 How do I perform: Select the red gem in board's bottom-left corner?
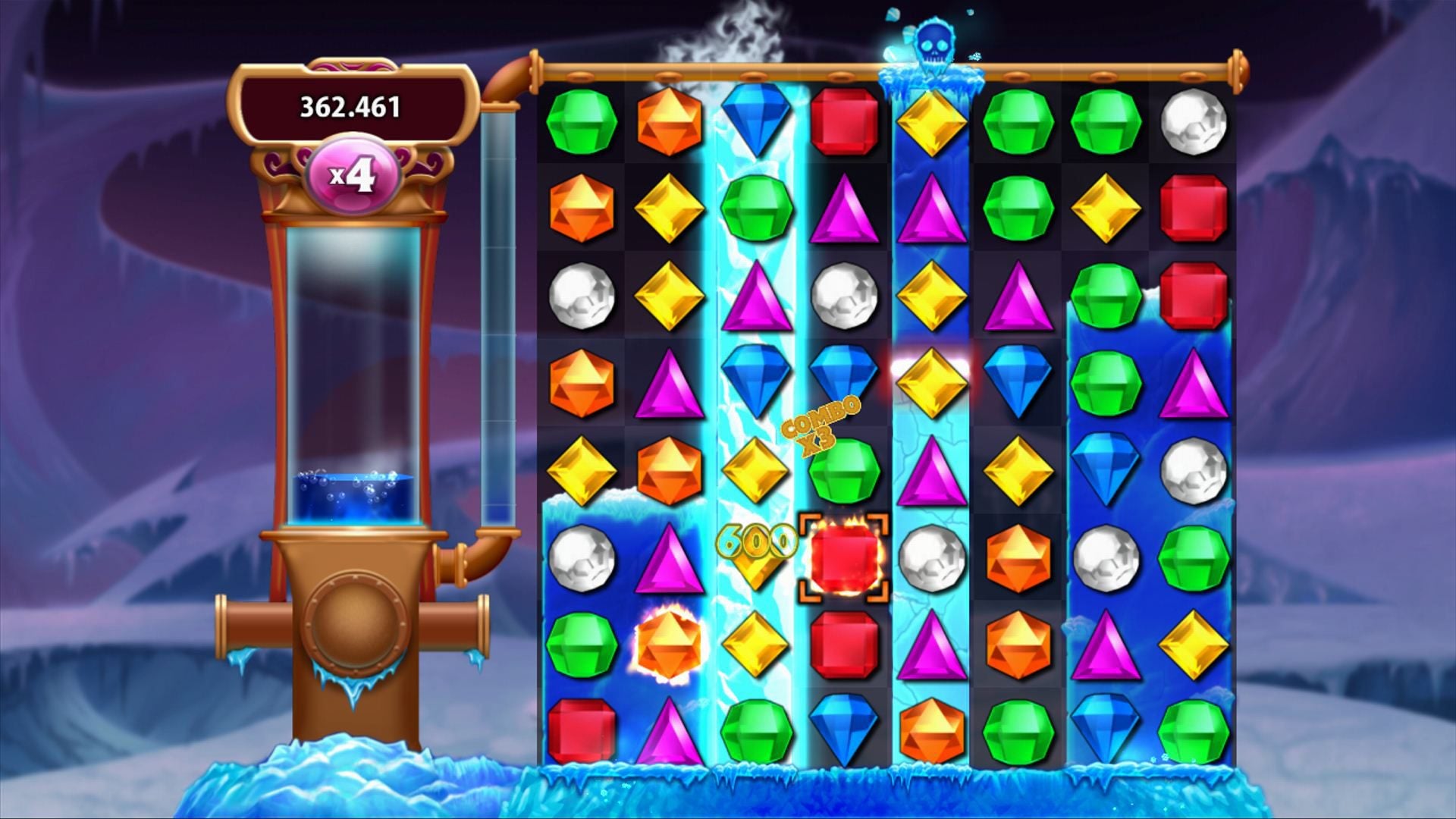[582, 730]
